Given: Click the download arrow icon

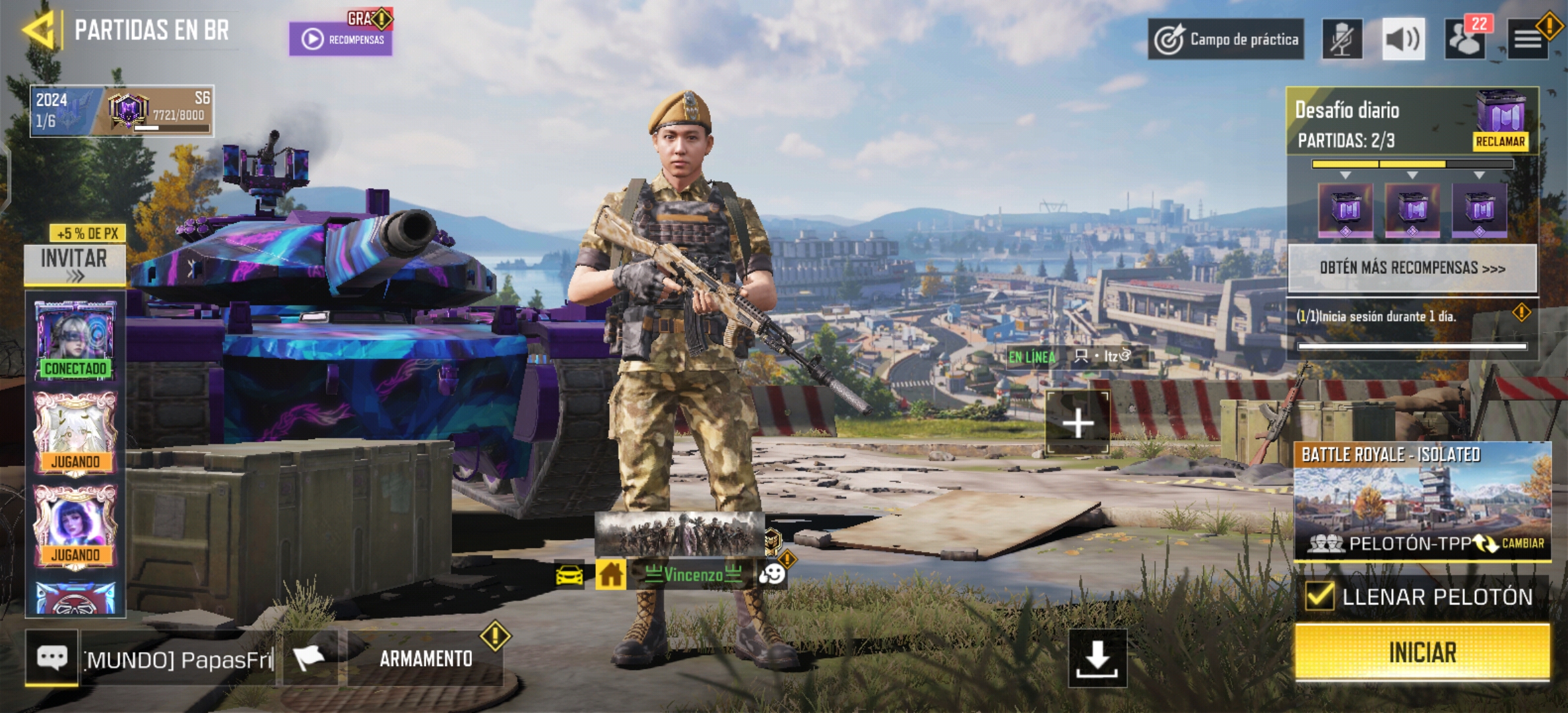Looking at the screenshot, I should [1097, 658].
